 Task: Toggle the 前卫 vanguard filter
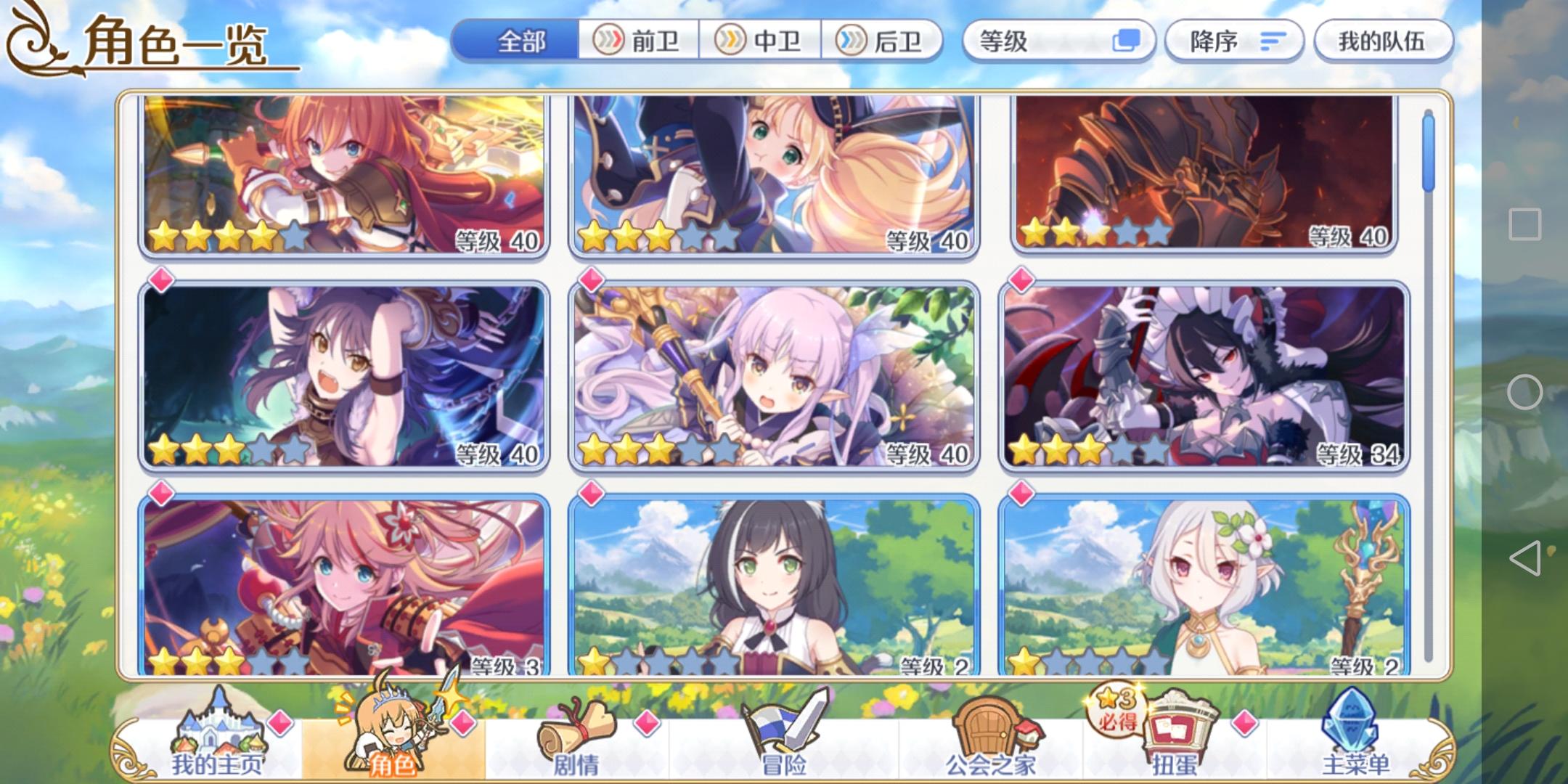[639, 42]
